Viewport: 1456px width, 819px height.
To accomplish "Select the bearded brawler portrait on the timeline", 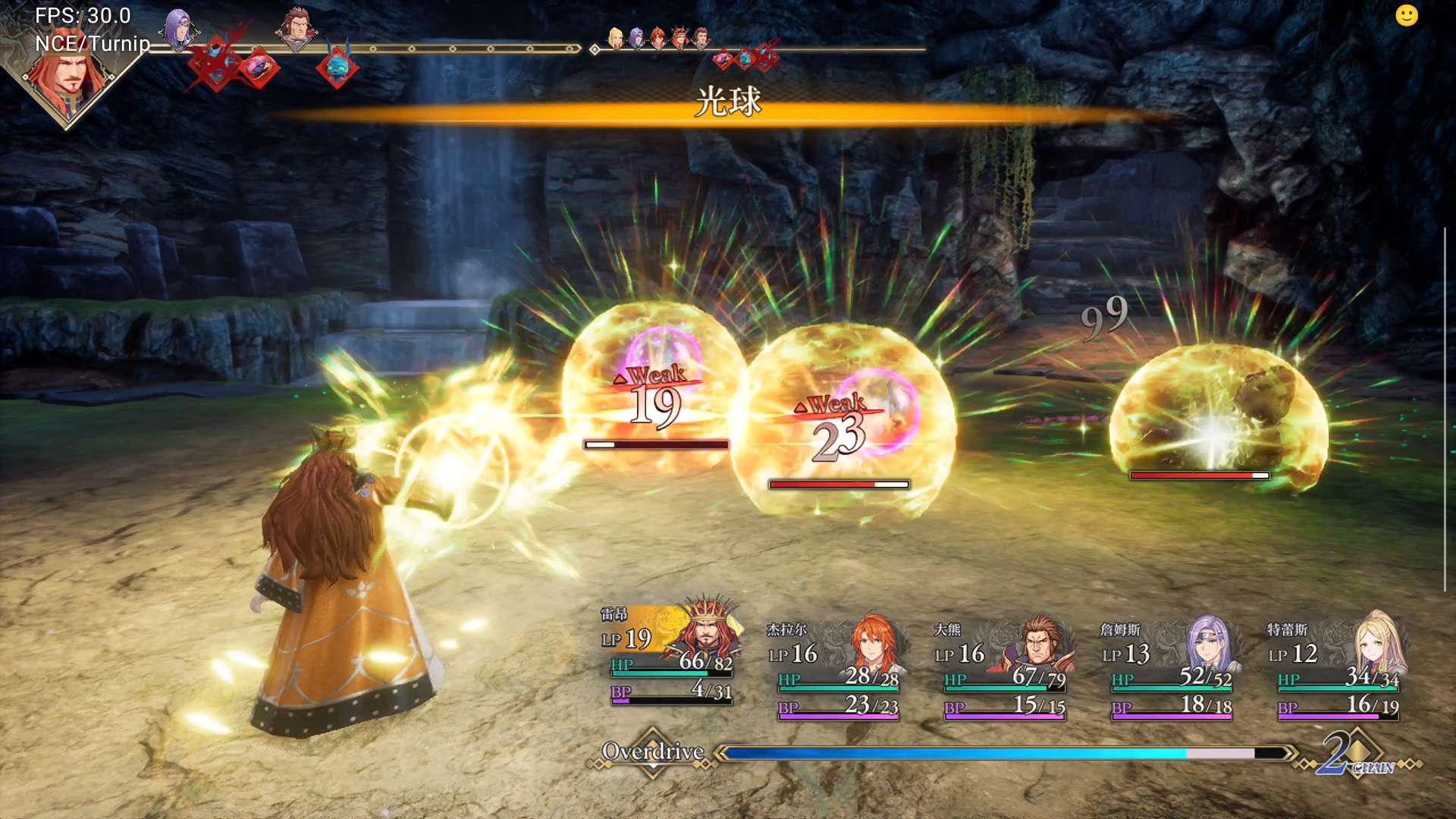I will 297,29.
